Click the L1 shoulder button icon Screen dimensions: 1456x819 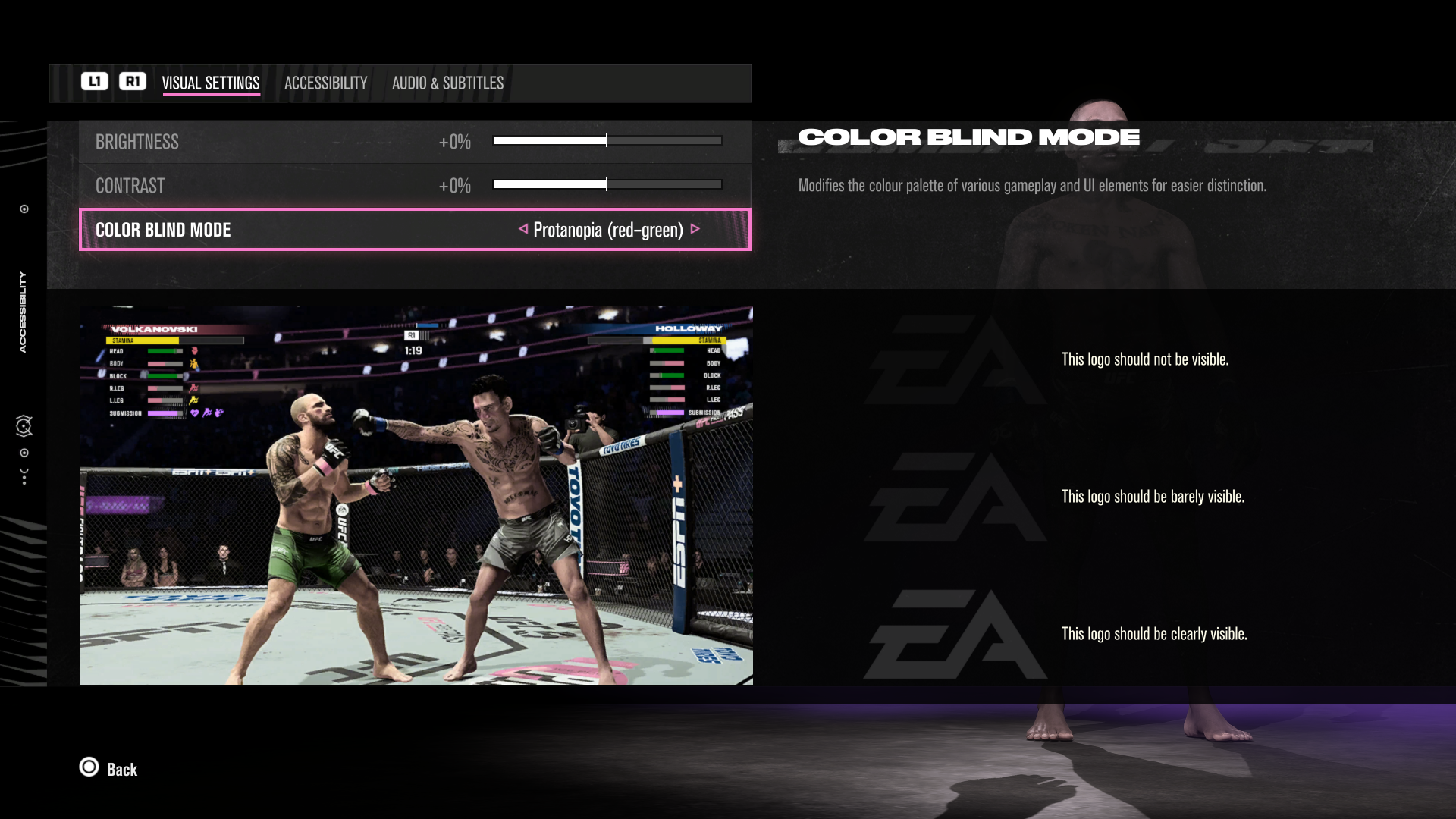(94, 82)
